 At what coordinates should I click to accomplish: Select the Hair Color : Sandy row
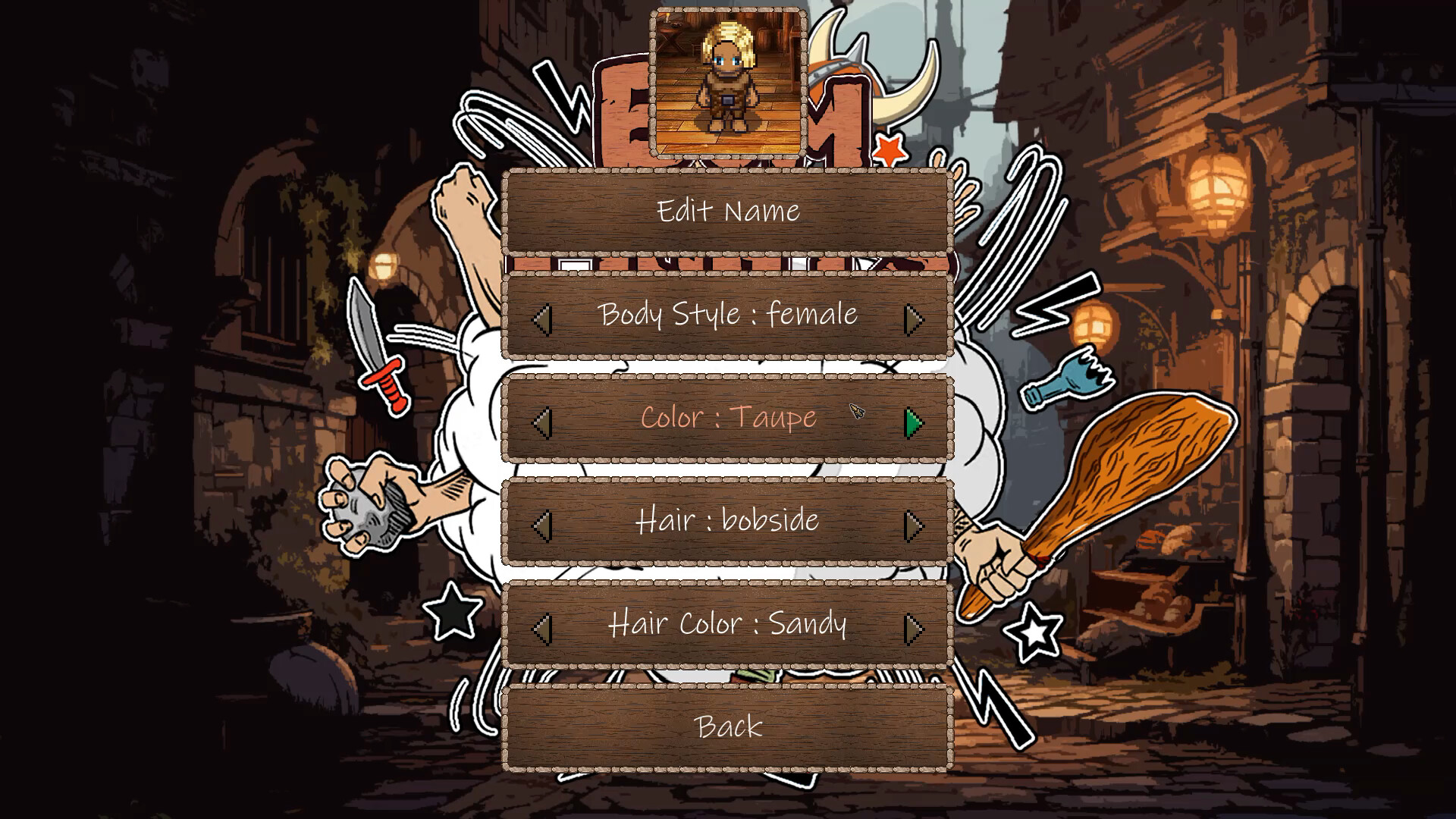tap(728, 624)
